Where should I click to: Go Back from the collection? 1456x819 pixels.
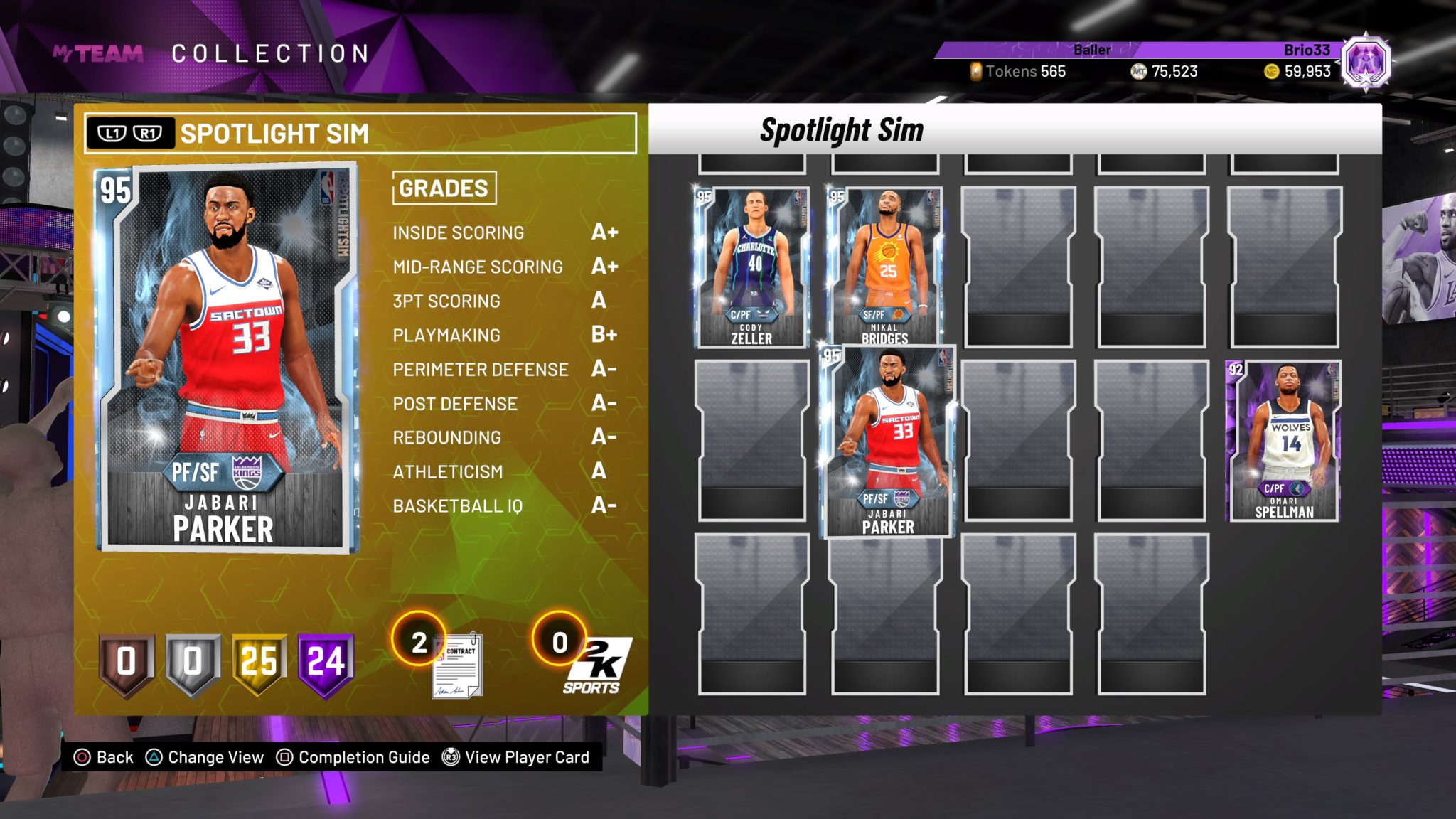[x=104, y=757]
